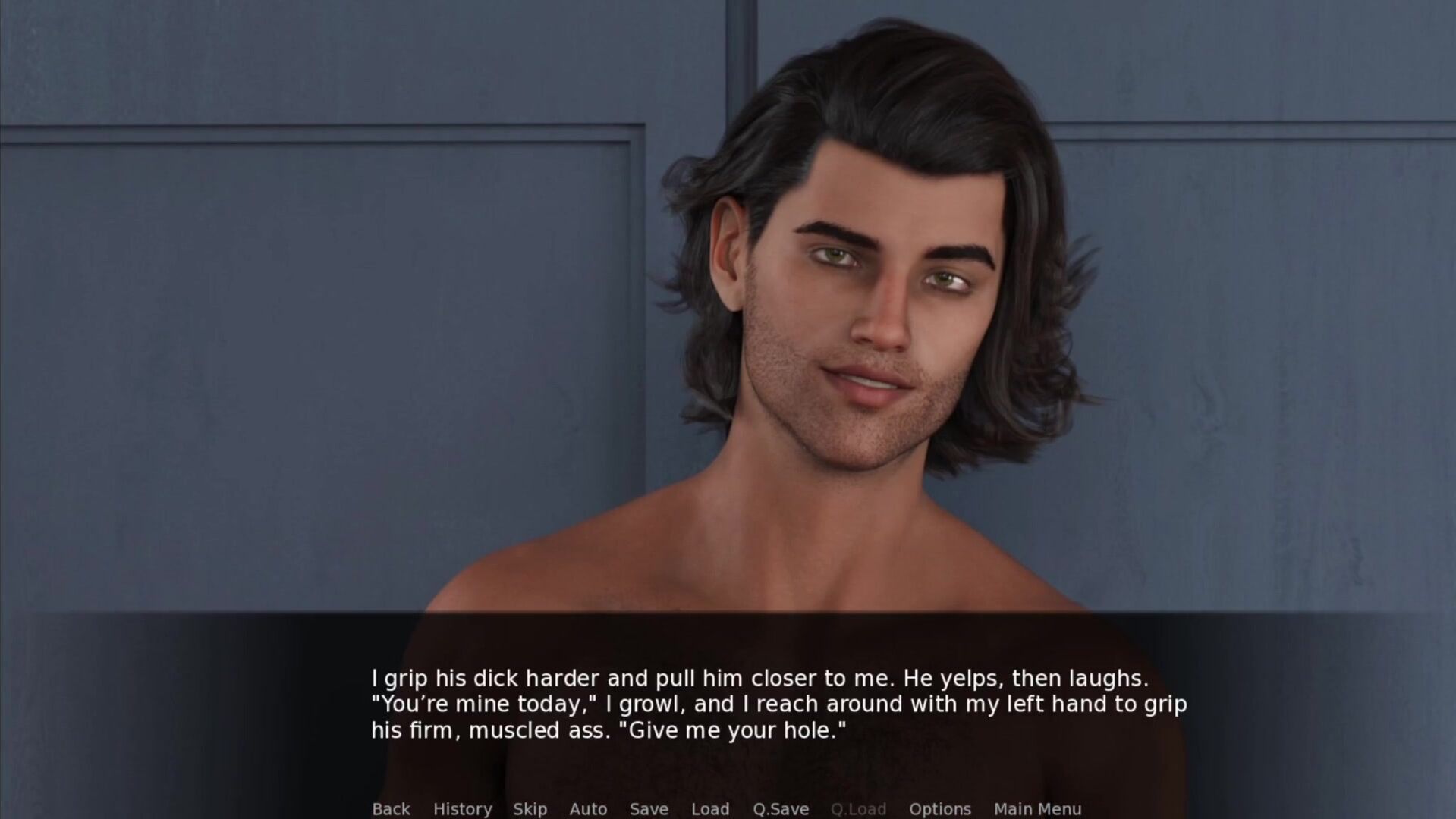Image resolution: width=1456 pixels, height=819 pixels.
Task: Go Back to previous dialogue line
Action: [391, 808]
